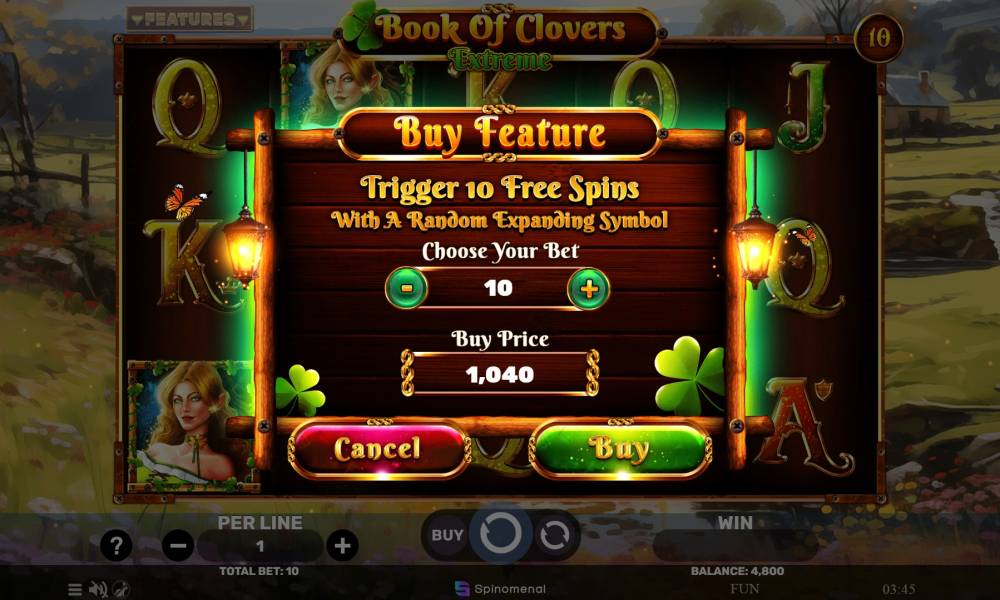Open the hamburger menu

(75, 589)
